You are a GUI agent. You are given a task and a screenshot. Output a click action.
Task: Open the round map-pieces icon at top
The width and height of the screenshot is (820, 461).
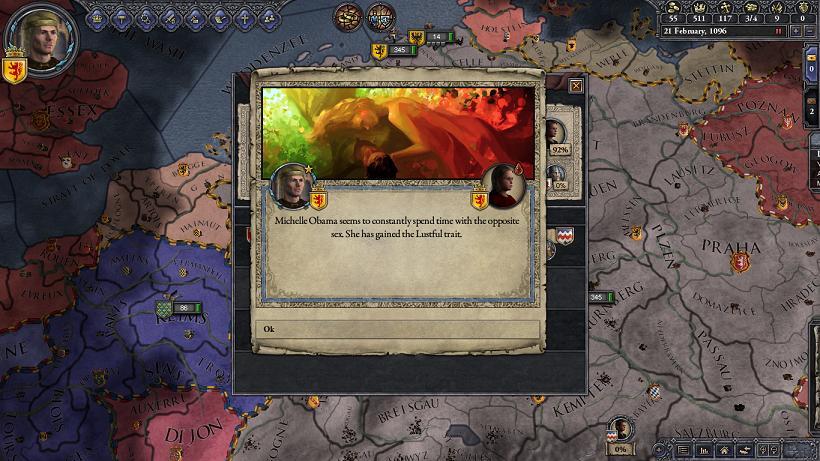(x=347, y=17)
